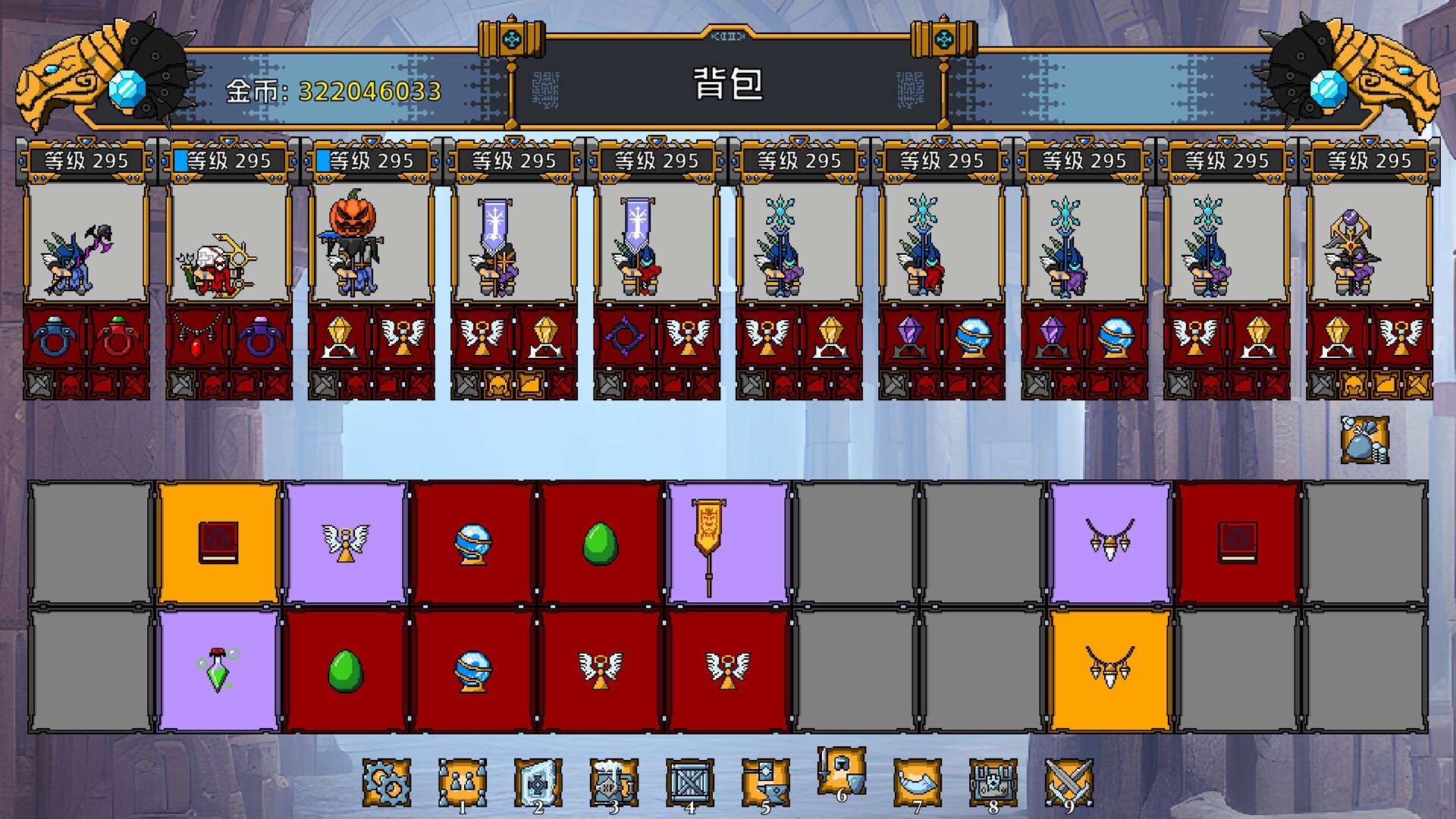The image size is (1456, 819).
Task: Click the pumpkin-headed hero portrait
Action: tap(354, 243)
